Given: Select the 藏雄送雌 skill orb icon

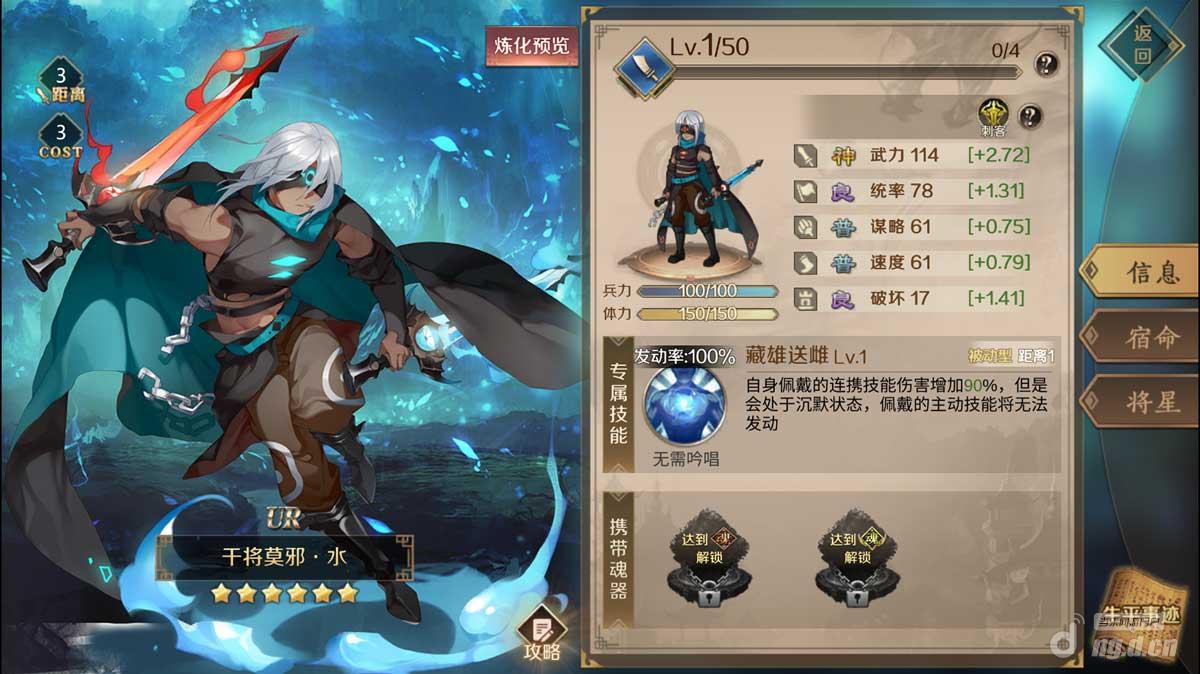Looking at the screenshot, I should (685, 406).
